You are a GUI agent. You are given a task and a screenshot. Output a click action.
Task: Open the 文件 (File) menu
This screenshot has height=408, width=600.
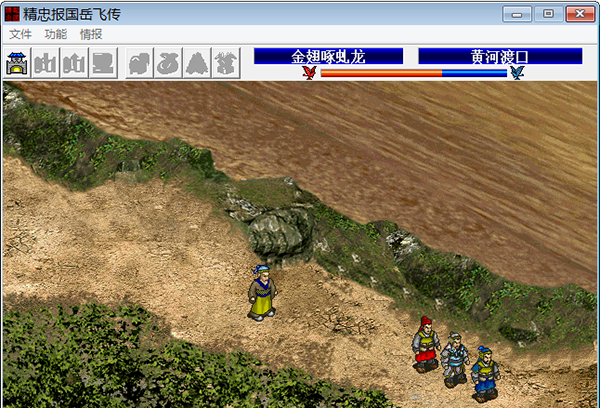point(20,34)
